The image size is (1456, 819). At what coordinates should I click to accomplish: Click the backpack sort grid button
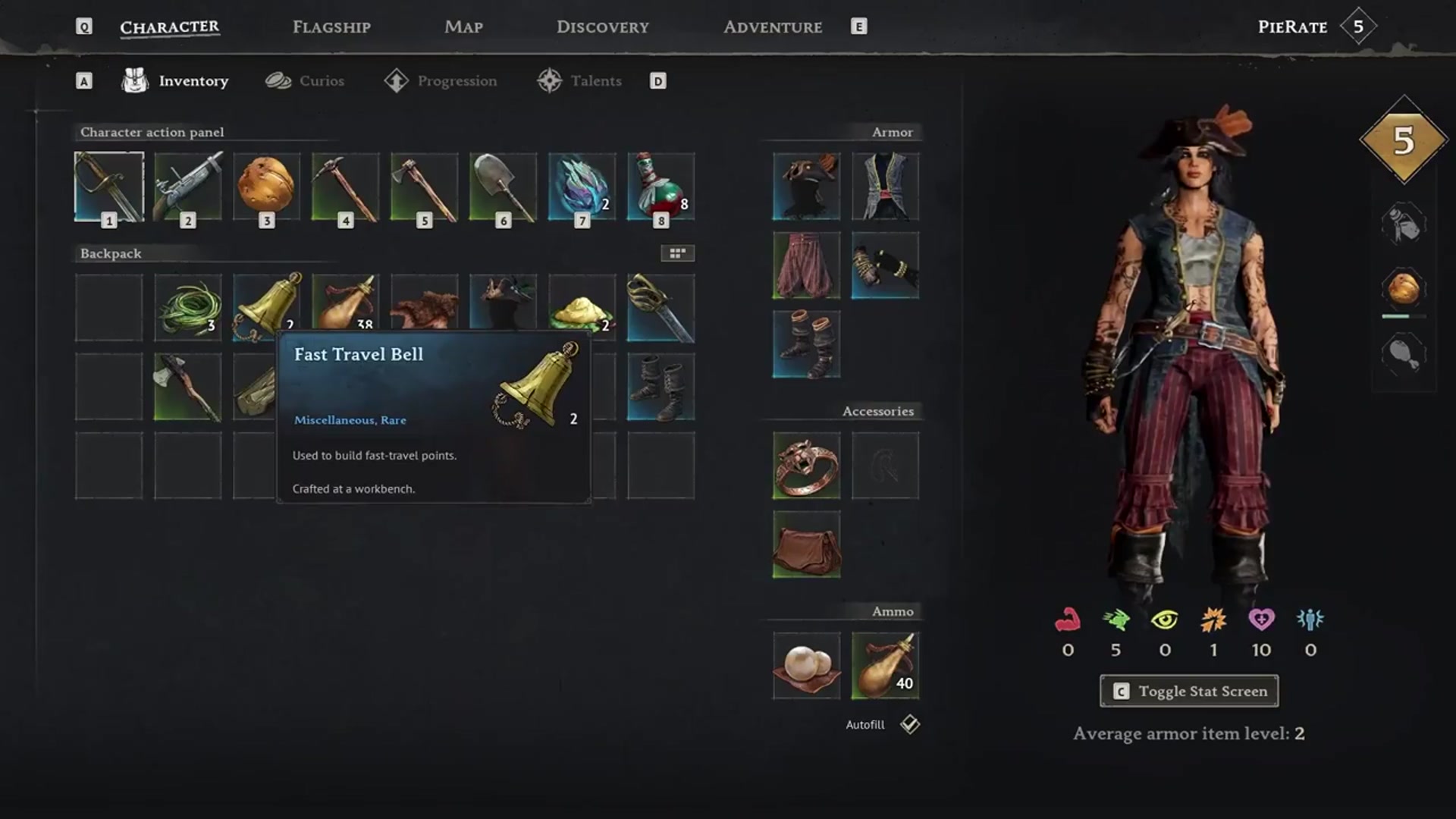[x=677, y=253]
